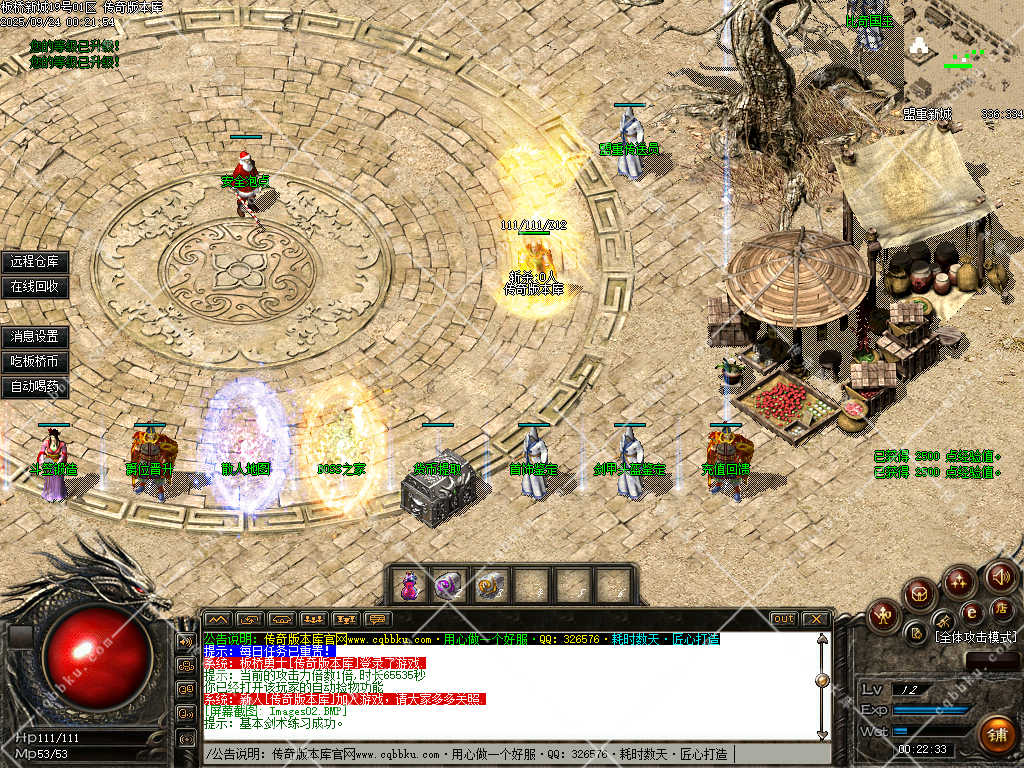Open the bag inventory round icon
The width and height of the screenshot is (1024, 768).
point(920,594)
